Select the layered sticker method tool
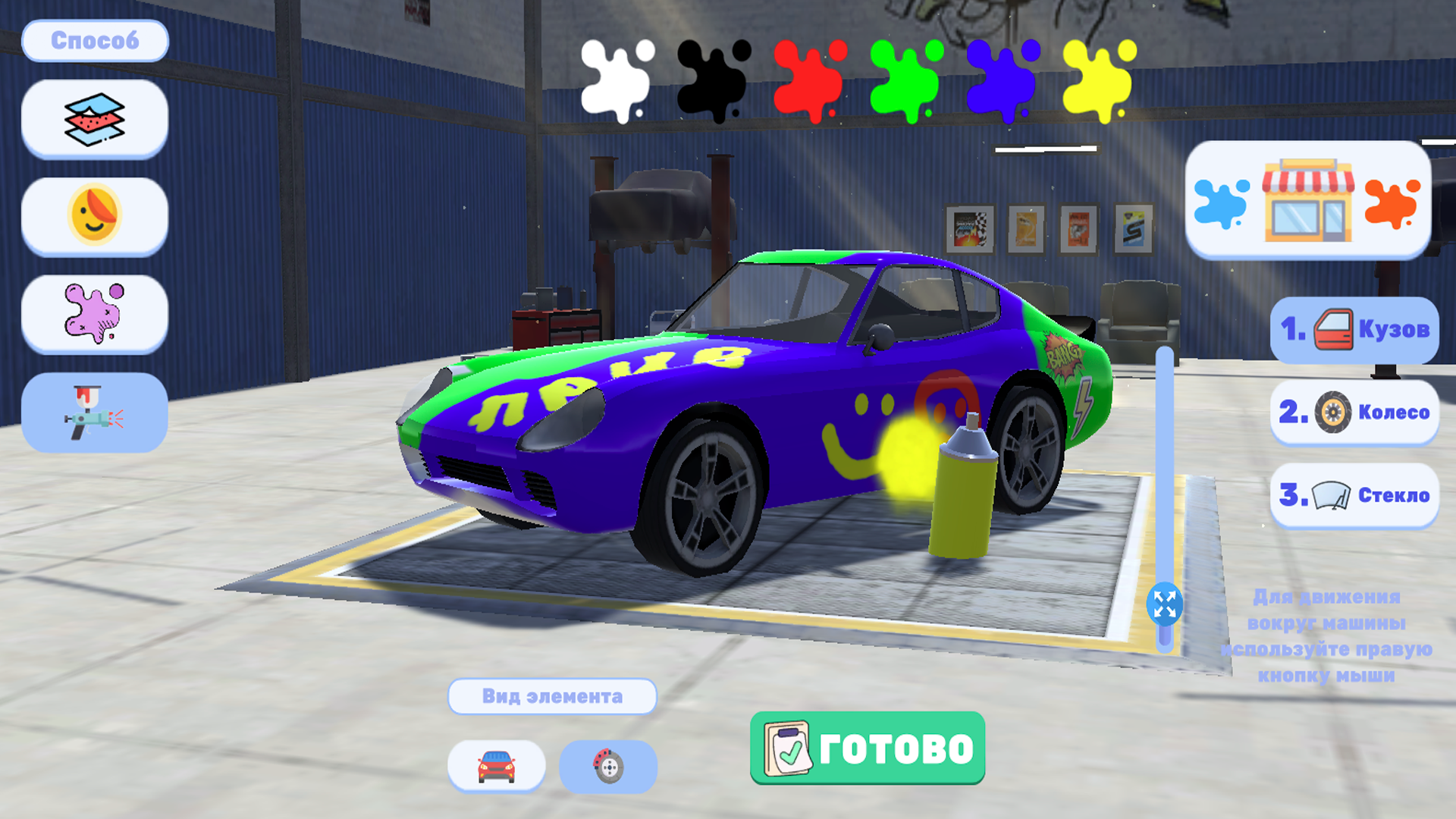Viewport: 1456px width, 819px height. [94, 118]
